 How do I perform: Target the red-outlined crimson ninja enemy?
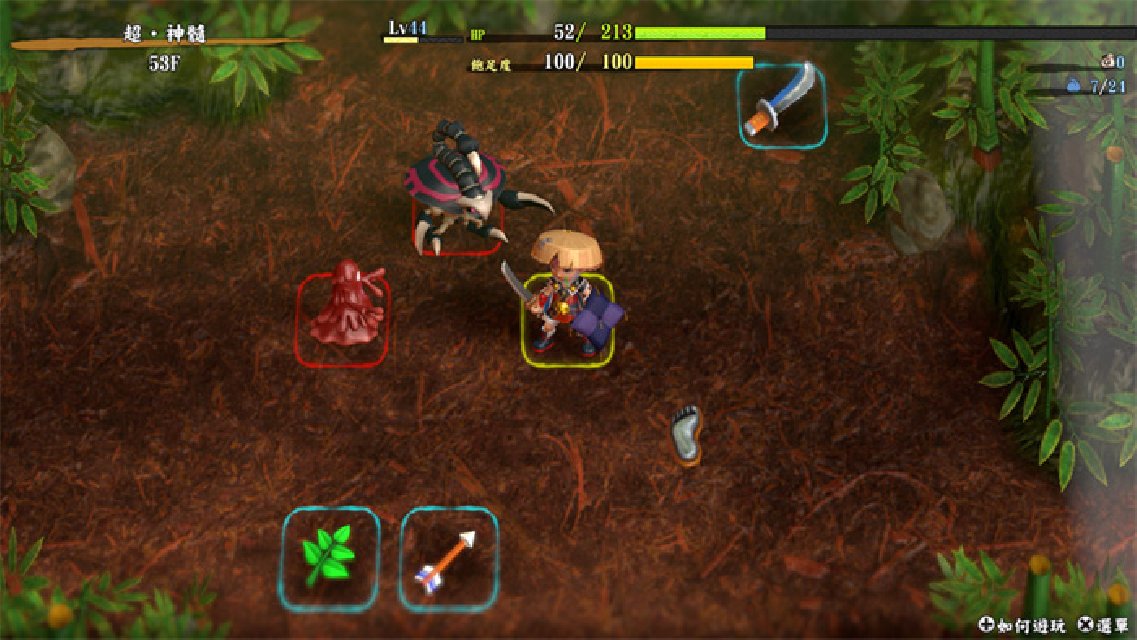(343, 316)
